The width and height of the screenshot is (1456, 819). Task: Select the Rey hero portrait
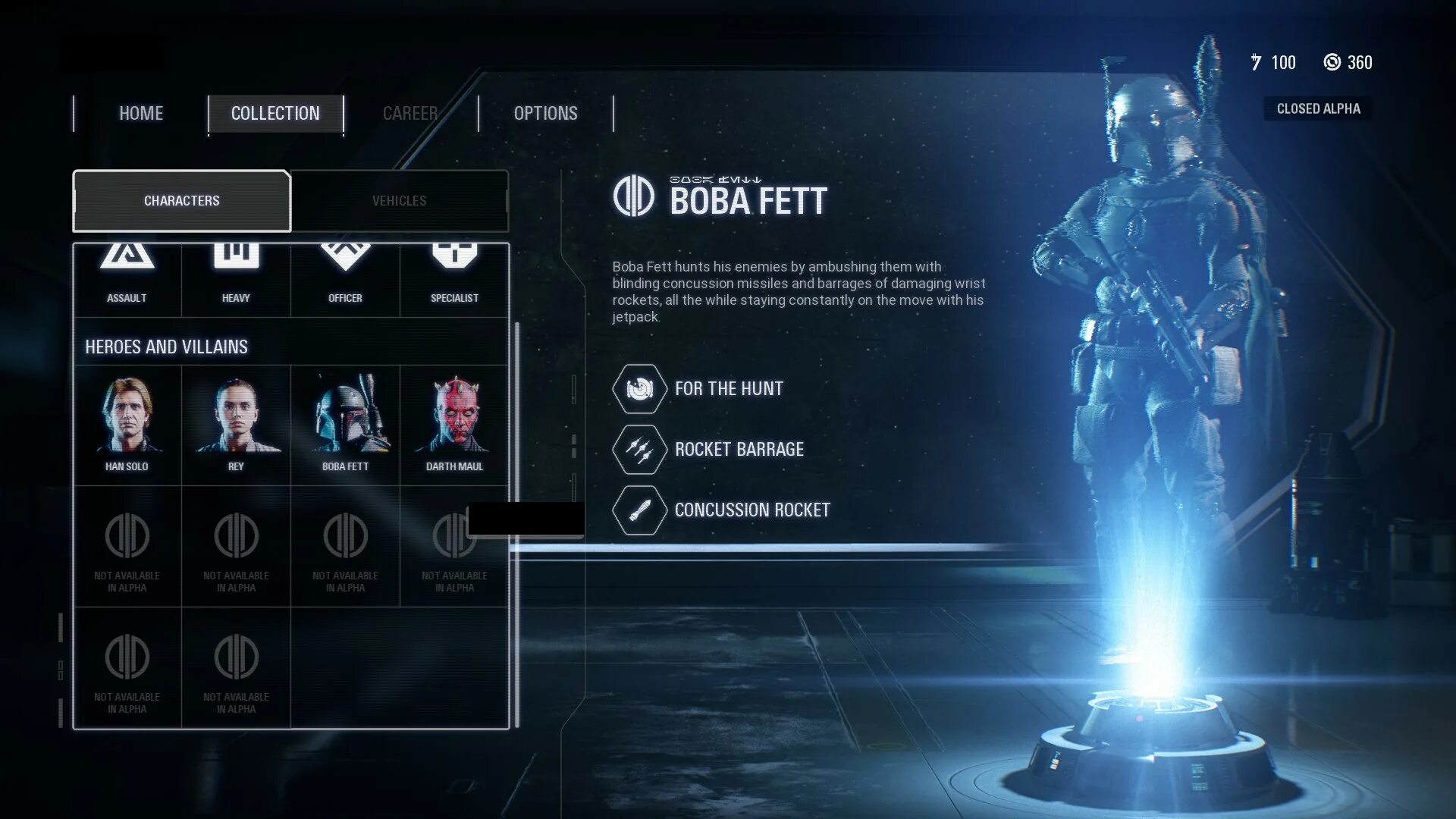(x=236, y=425)
